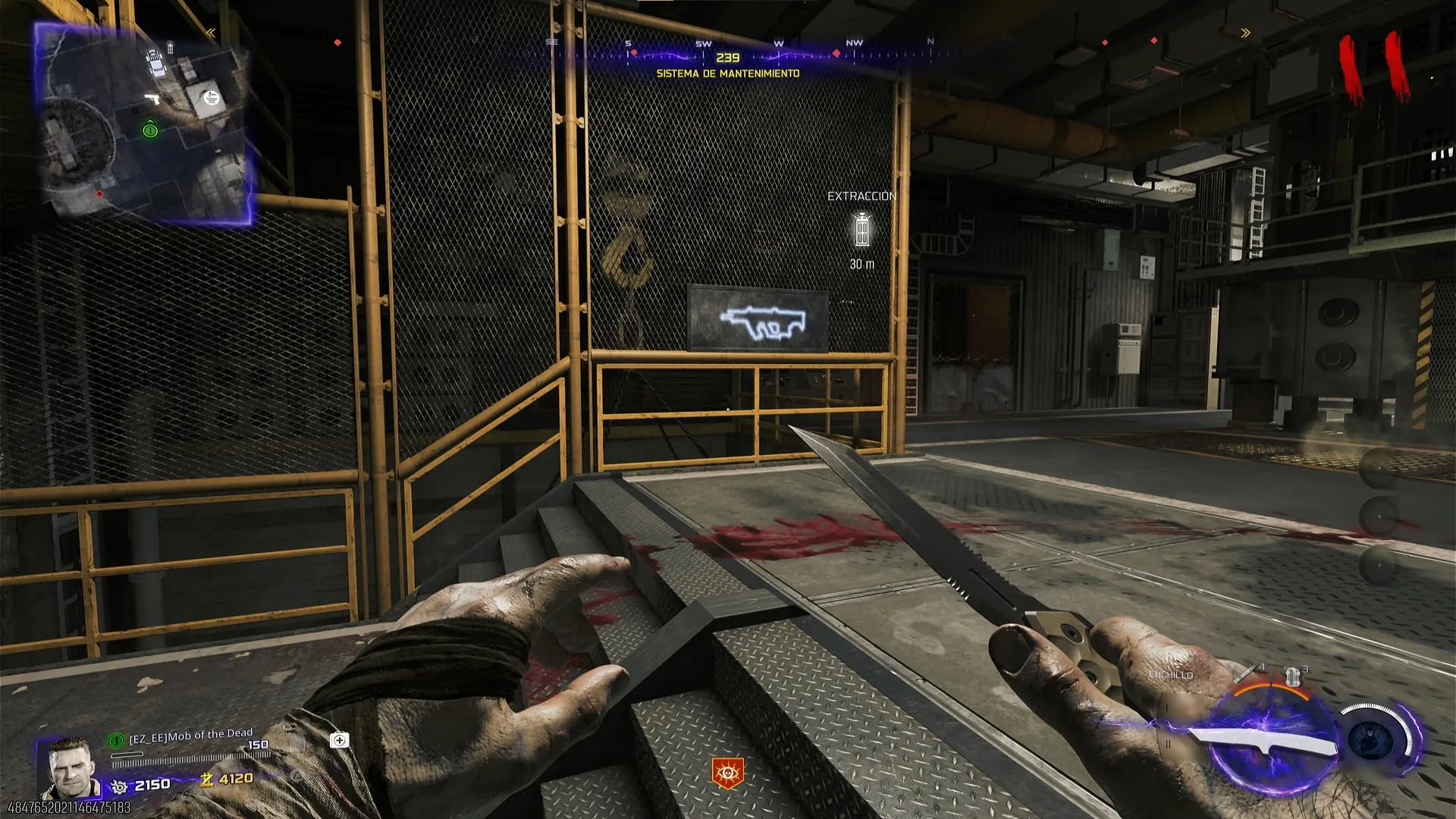Click the yellow Essence currency icon
This screenshot has height=819, width=1456.
(206, 780)
